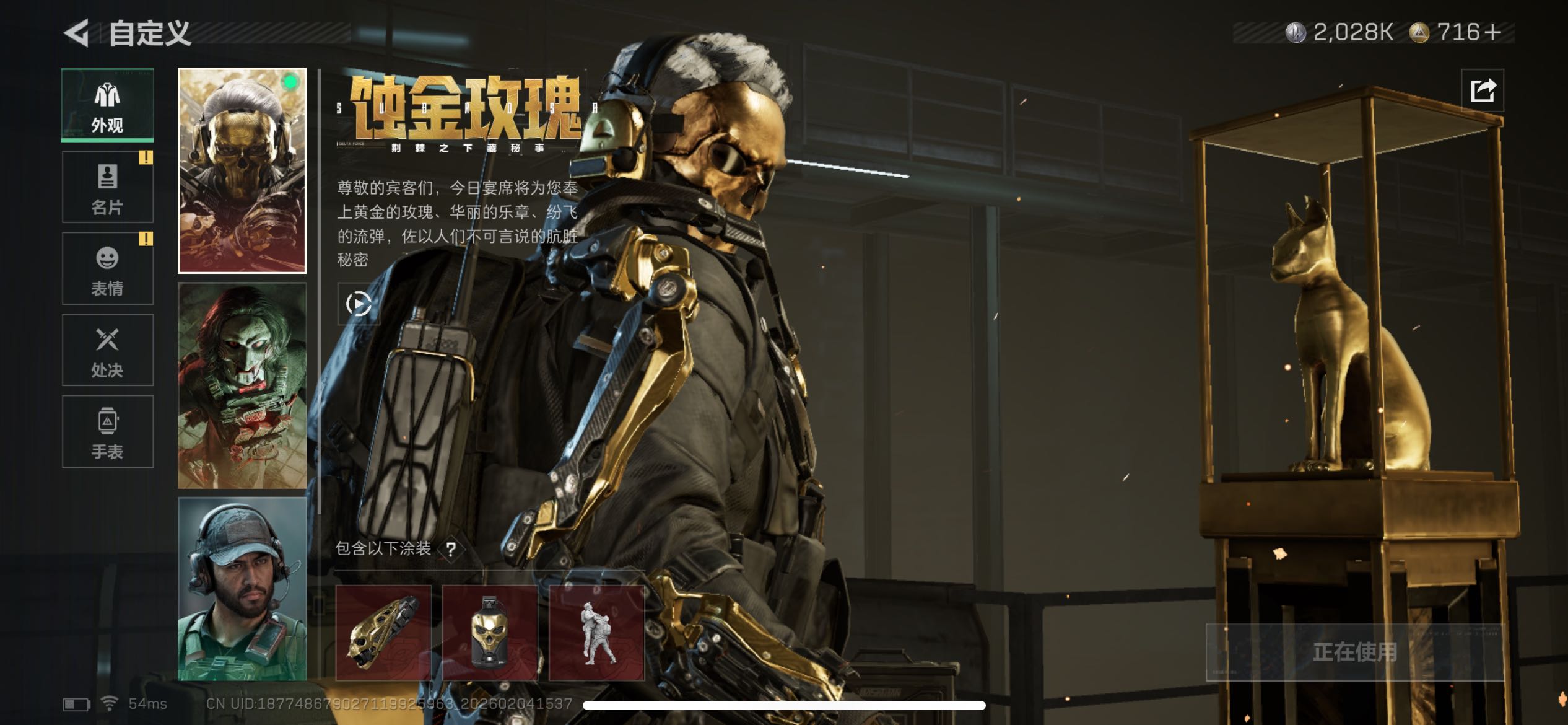1568x725 pixels.
Task: Select the 手表 watch tab
Action: pos(107,432)
